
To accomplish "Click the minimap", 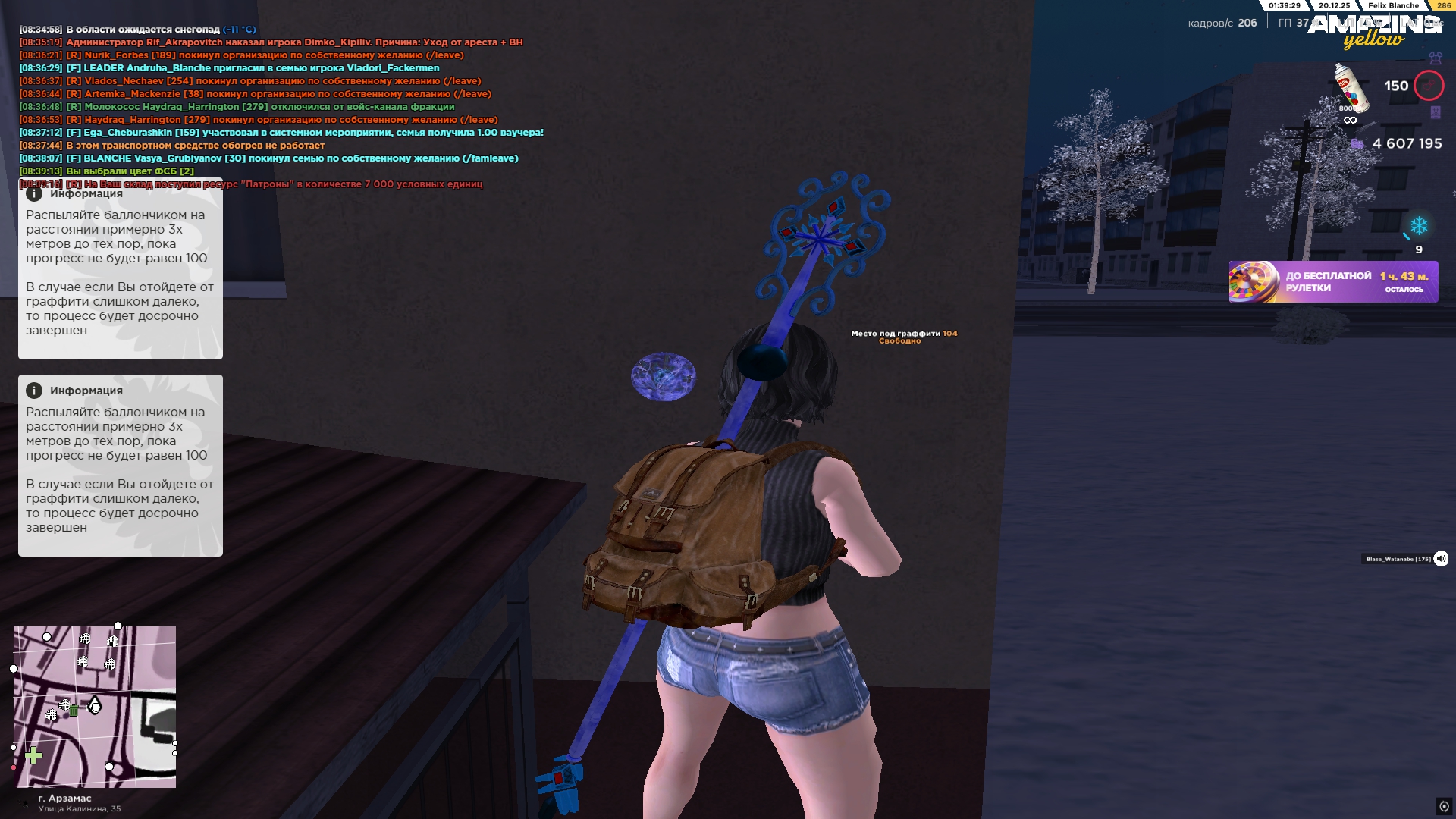I will point(95,707).
